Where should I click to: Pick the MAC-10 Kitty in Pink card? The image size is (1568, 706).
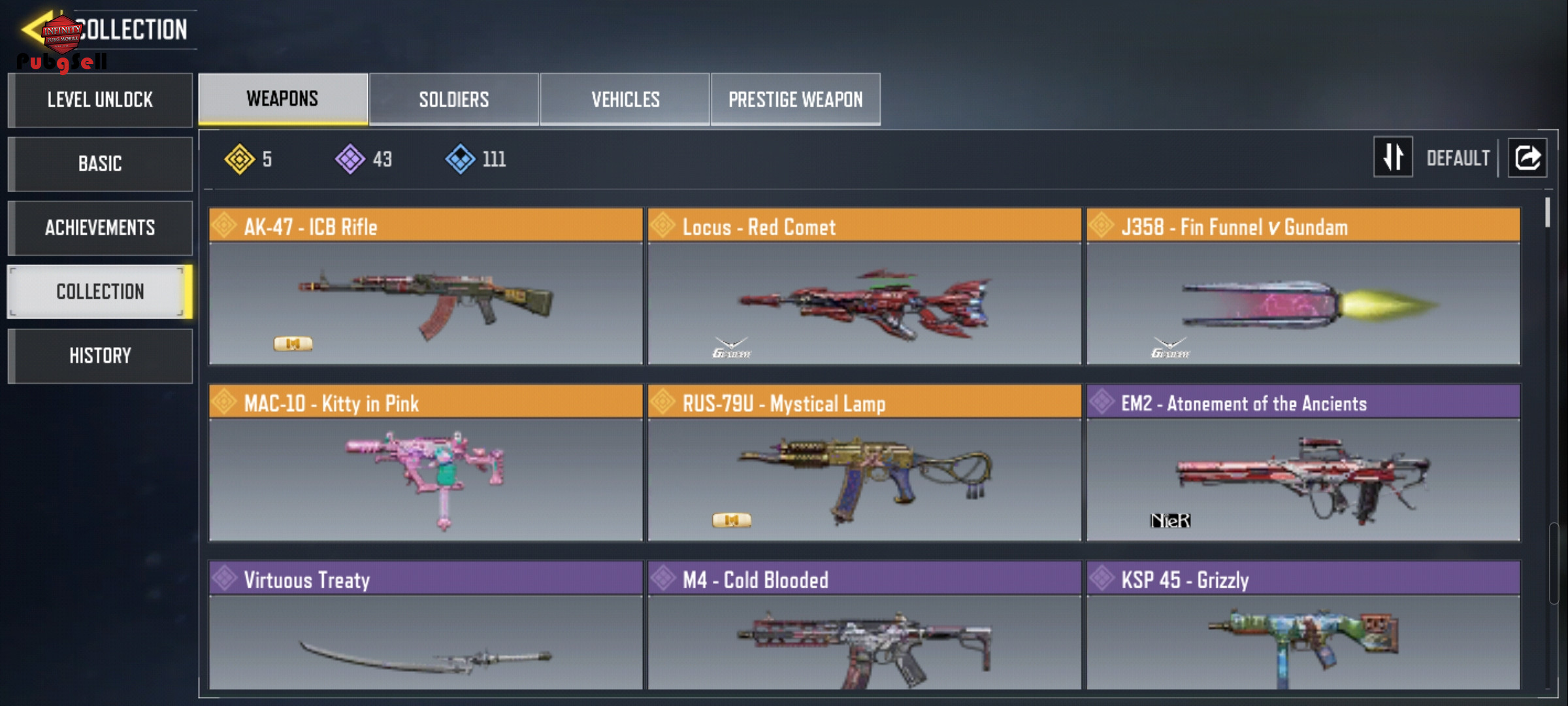point(426,463)
